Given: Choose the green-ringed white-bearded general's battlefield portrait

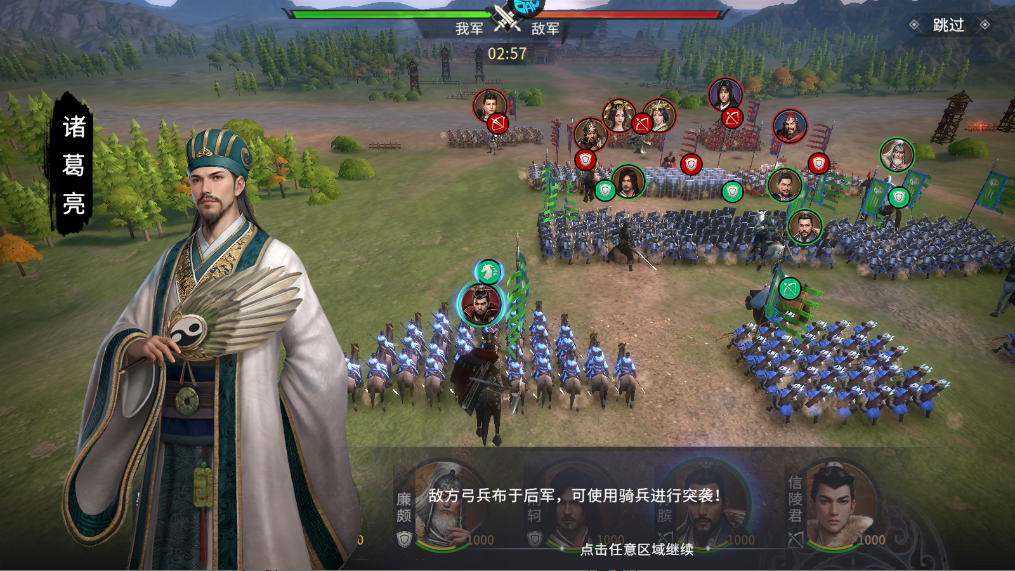Looking at the screenshot, I should pos(897,154).
